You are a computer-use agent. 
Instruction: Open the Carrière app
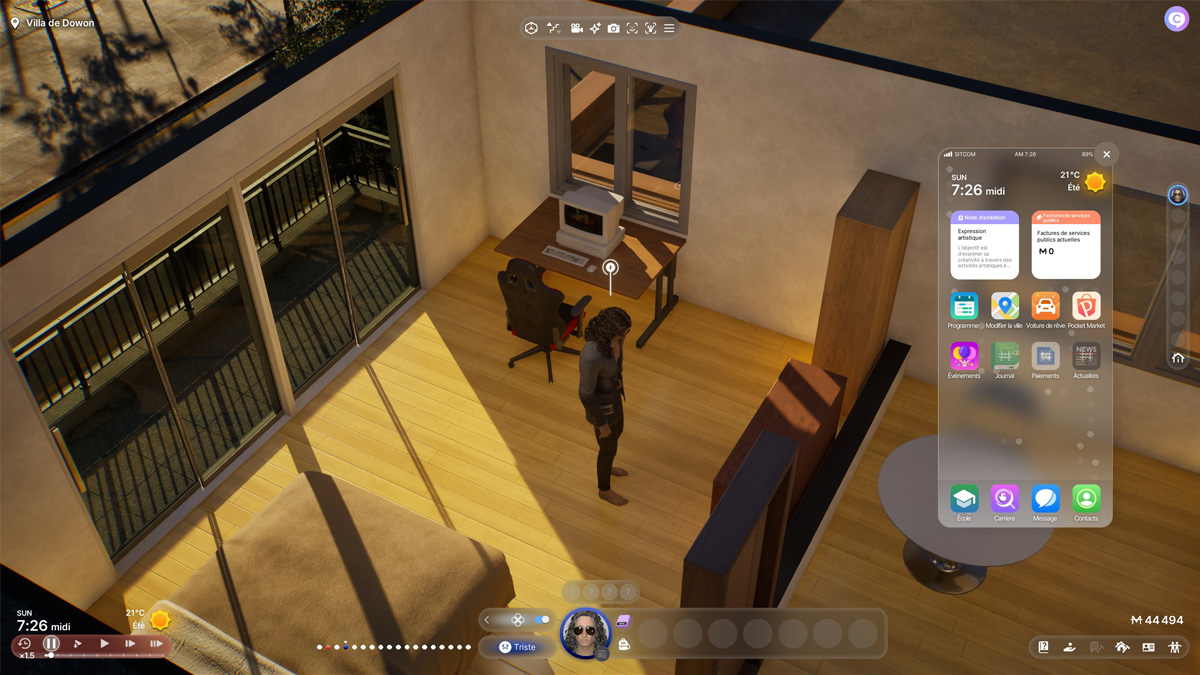tap(1005, 499)
